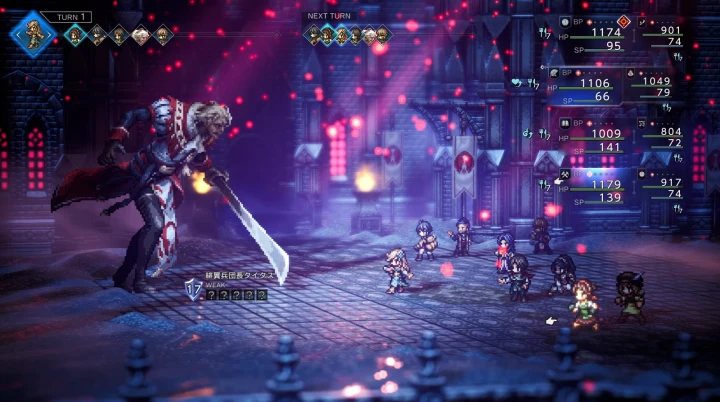The width and height of the screenshot is (720, 402).
Task: Click the enemy's shield counter showing 17
Action: pos(194,289)
